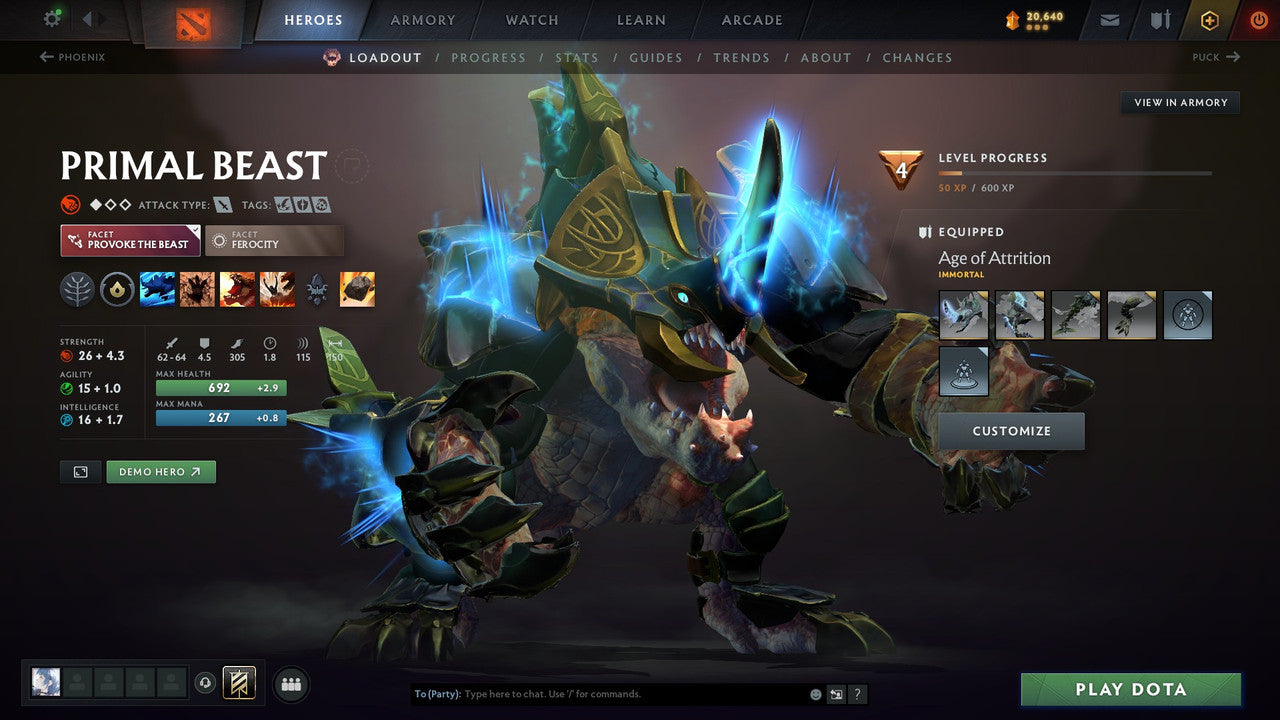Click the CUSTOMIZE button under Age of Attrition
The width and height of the screenshot is (1280, 720).
click(x=1012, y=431)
